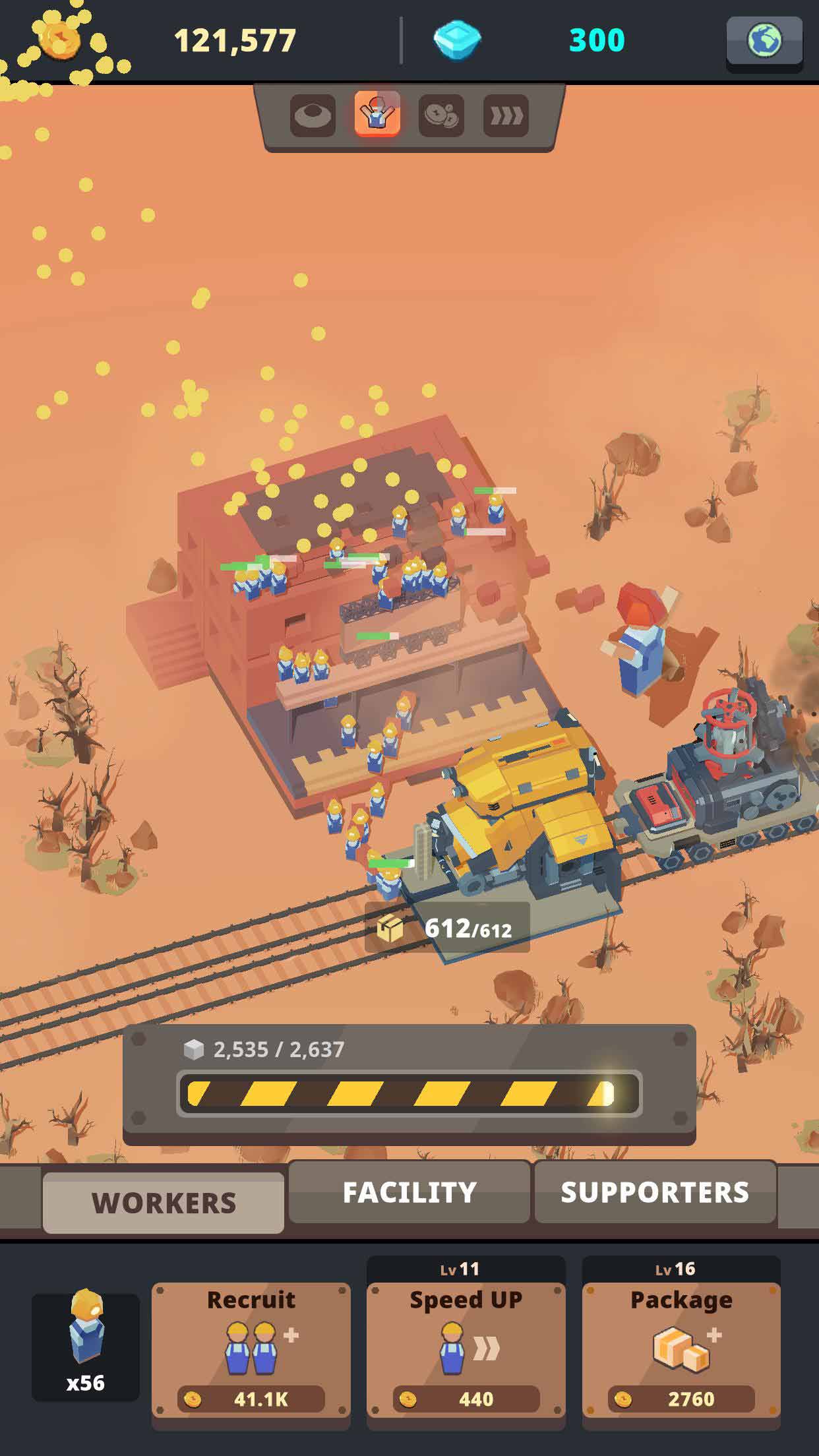The height and width of the screenshot is (1456, 819).
Task: Tap the gold coin currency icon
Action: [x=60, y=40]
